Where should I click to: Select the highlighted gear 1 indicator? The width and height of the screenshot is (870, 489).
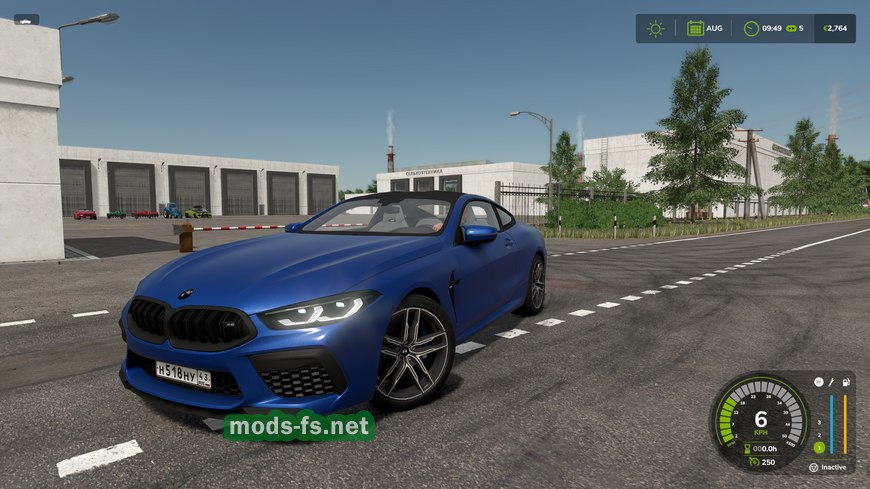[x=817, y=447]
